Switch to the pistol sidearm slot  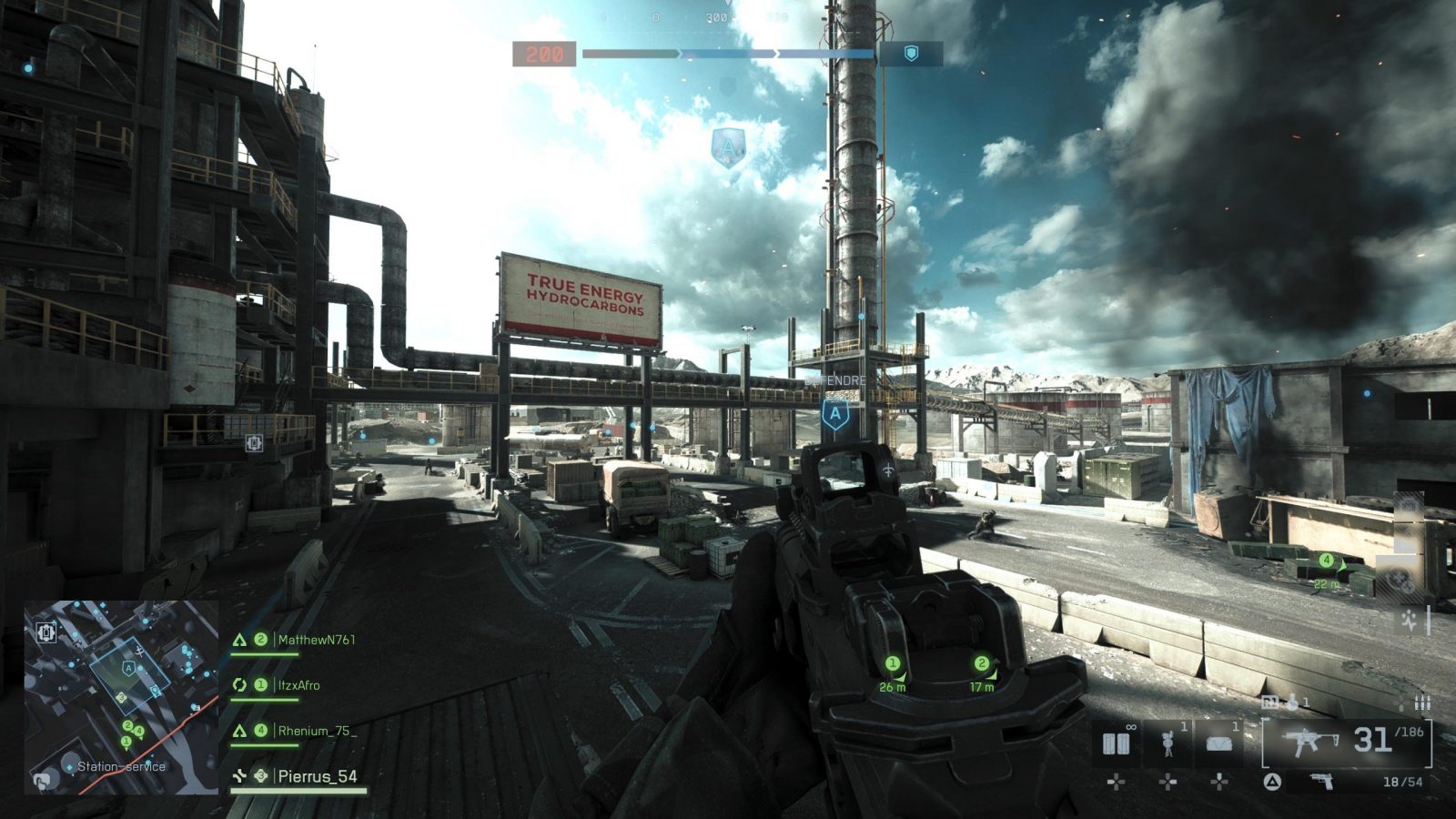(x=1320, y=782)
